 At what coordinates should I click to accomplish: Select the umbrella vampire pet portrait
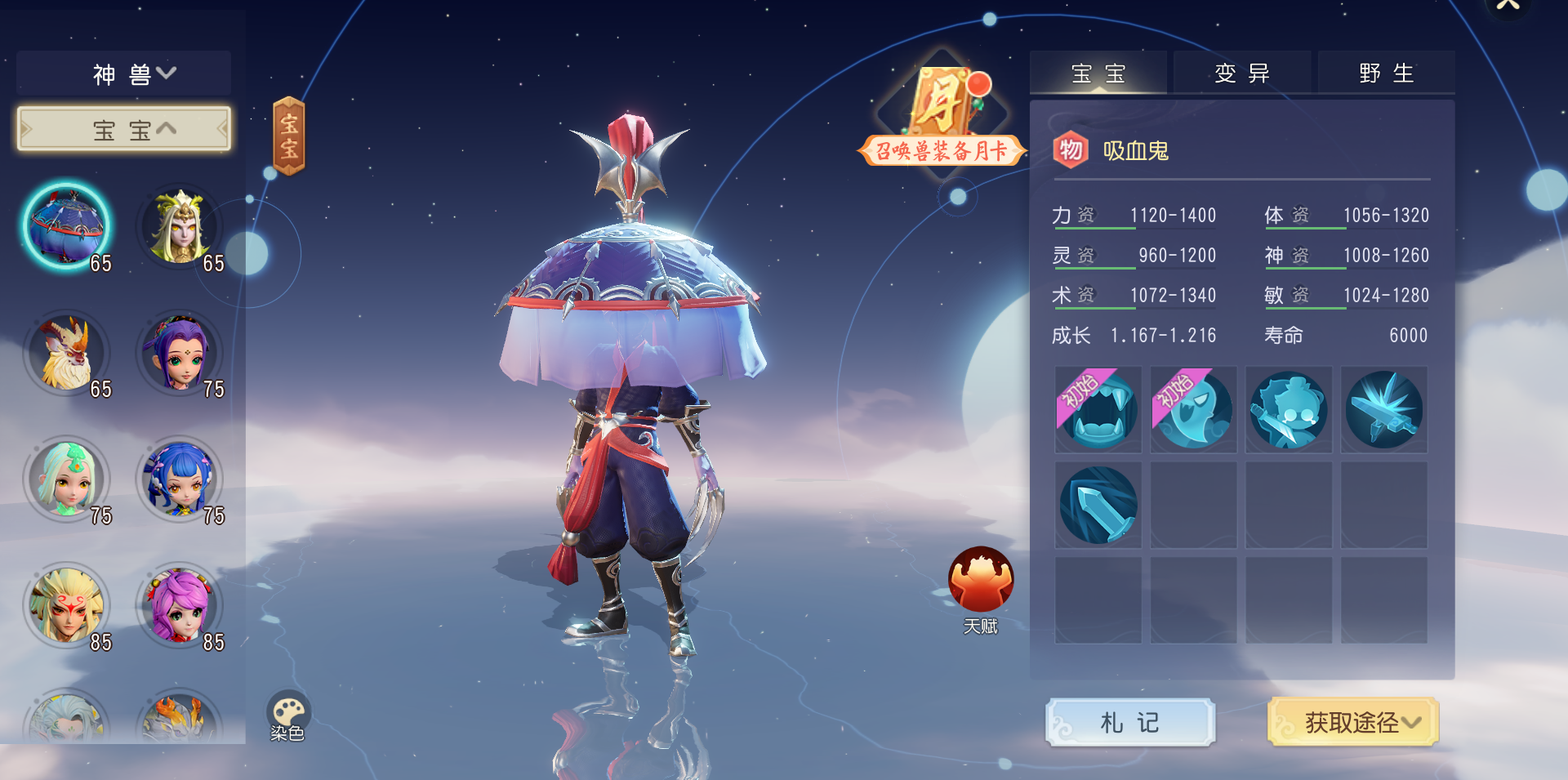(x=67, y=227)
